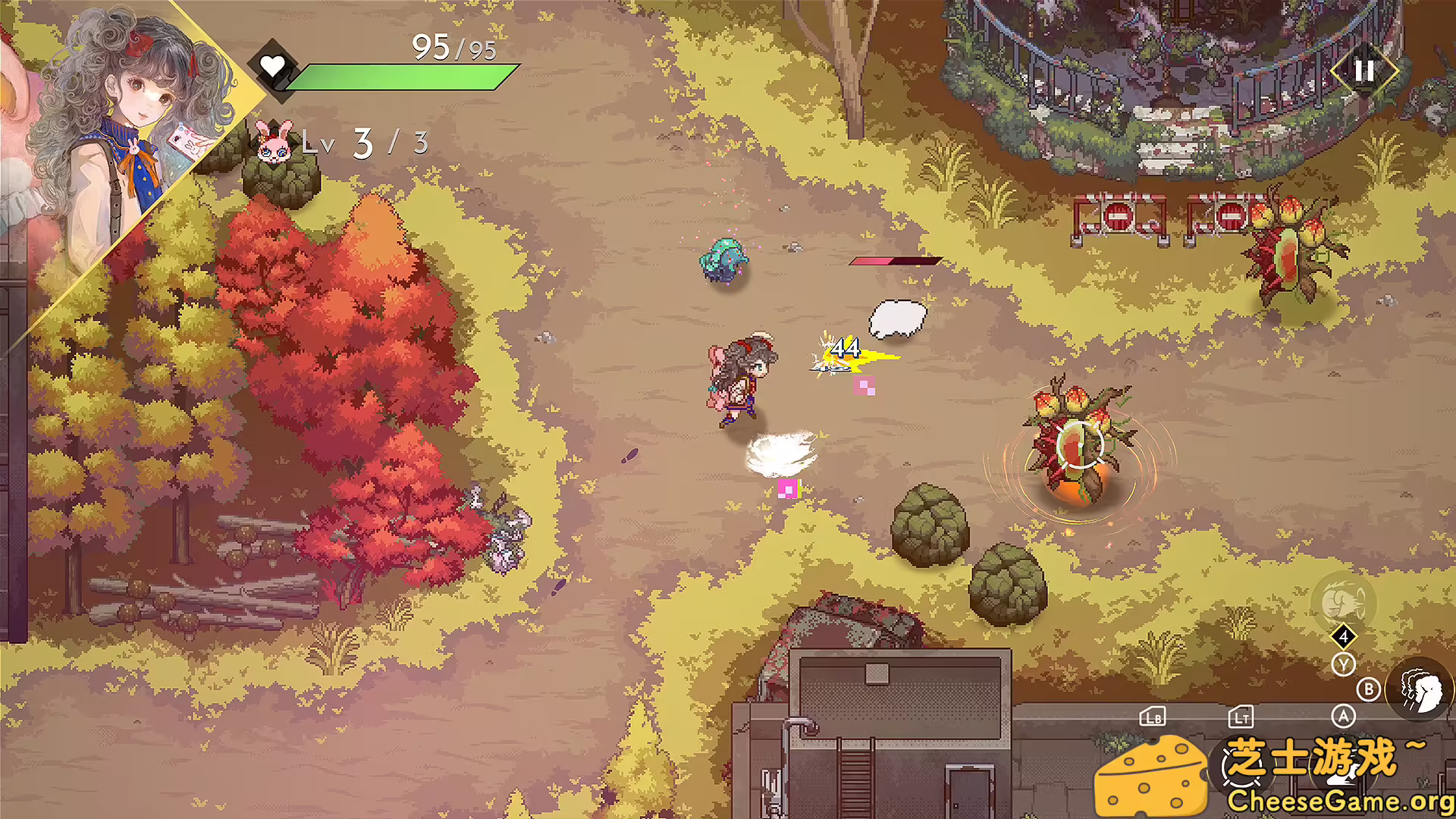
Task: Pause the game with the diamond button
Action: coord(1363,71)
